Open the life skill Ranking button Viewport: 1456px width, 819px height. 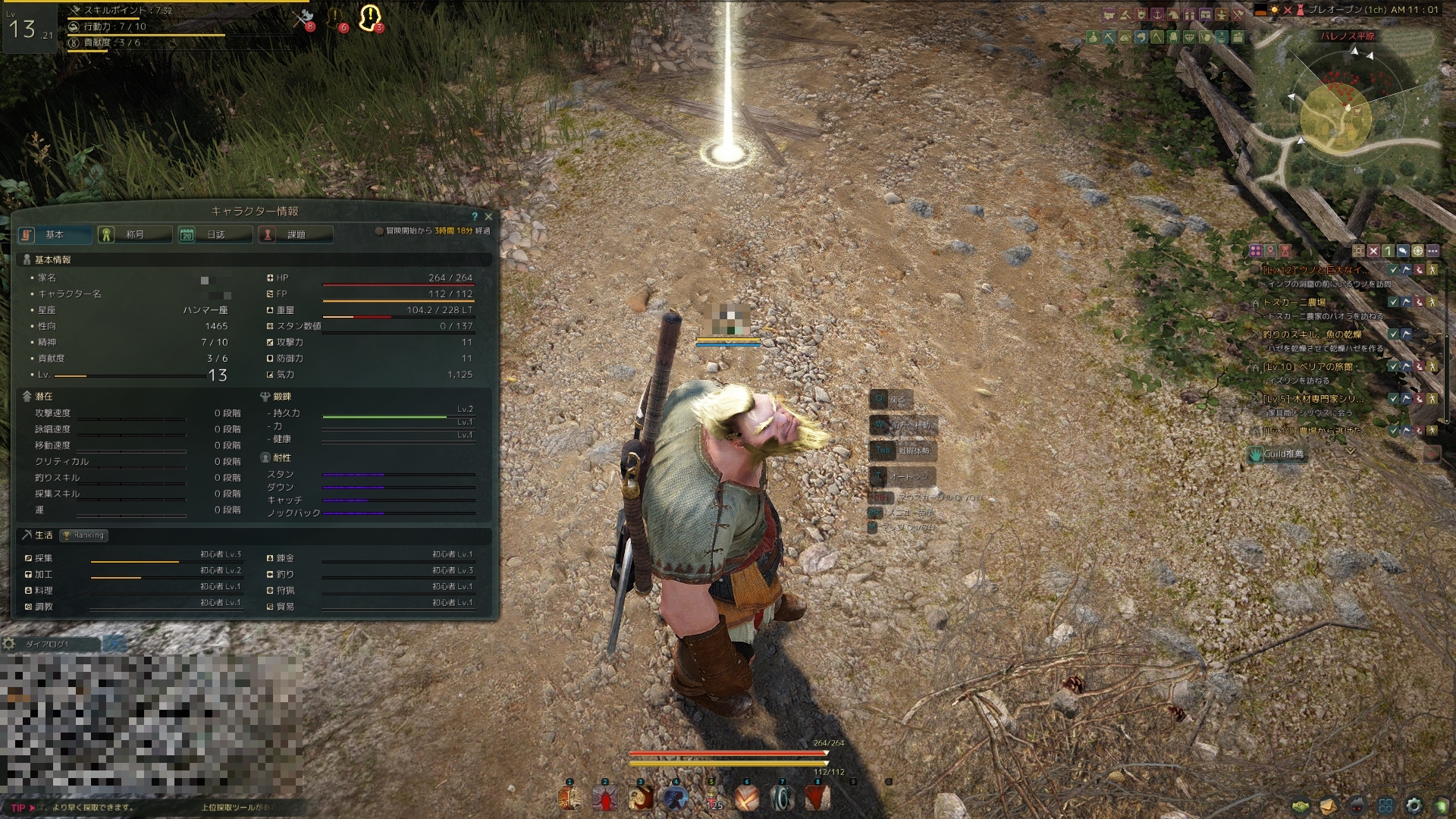[x=85, y=535]
